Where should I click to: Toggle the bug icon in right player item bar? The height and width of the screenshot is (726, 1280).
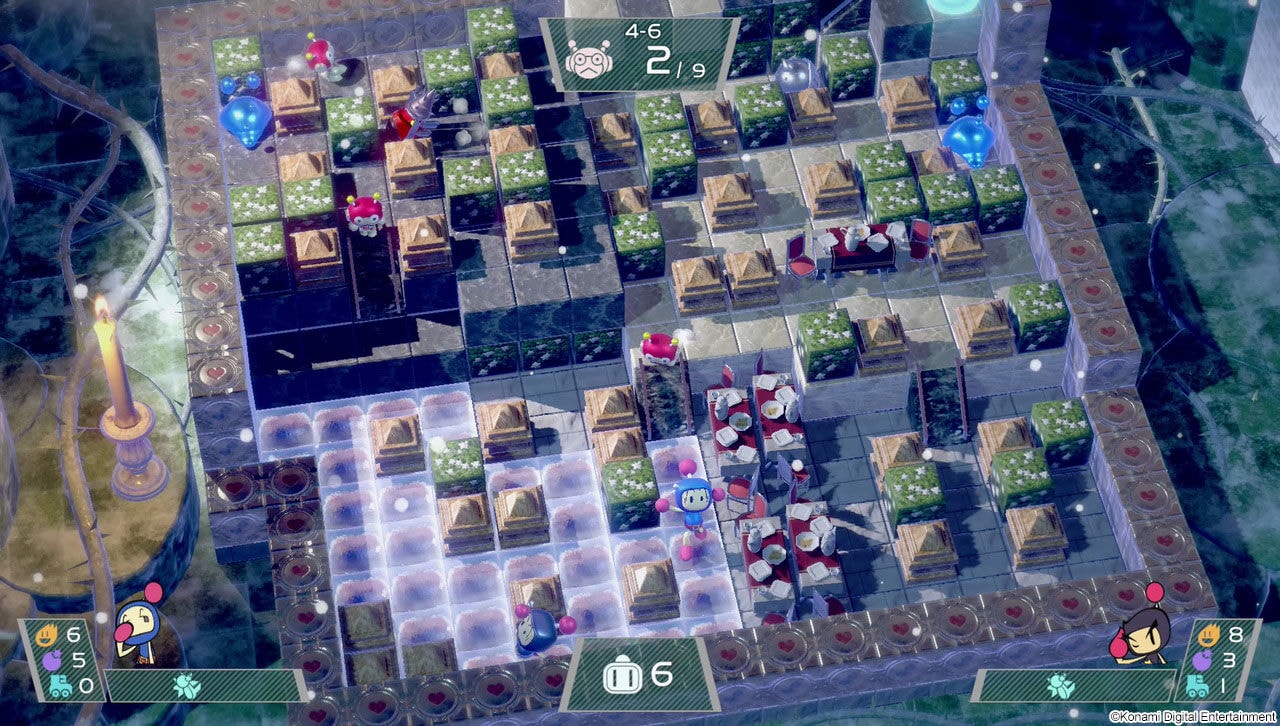click(1062, 686)
